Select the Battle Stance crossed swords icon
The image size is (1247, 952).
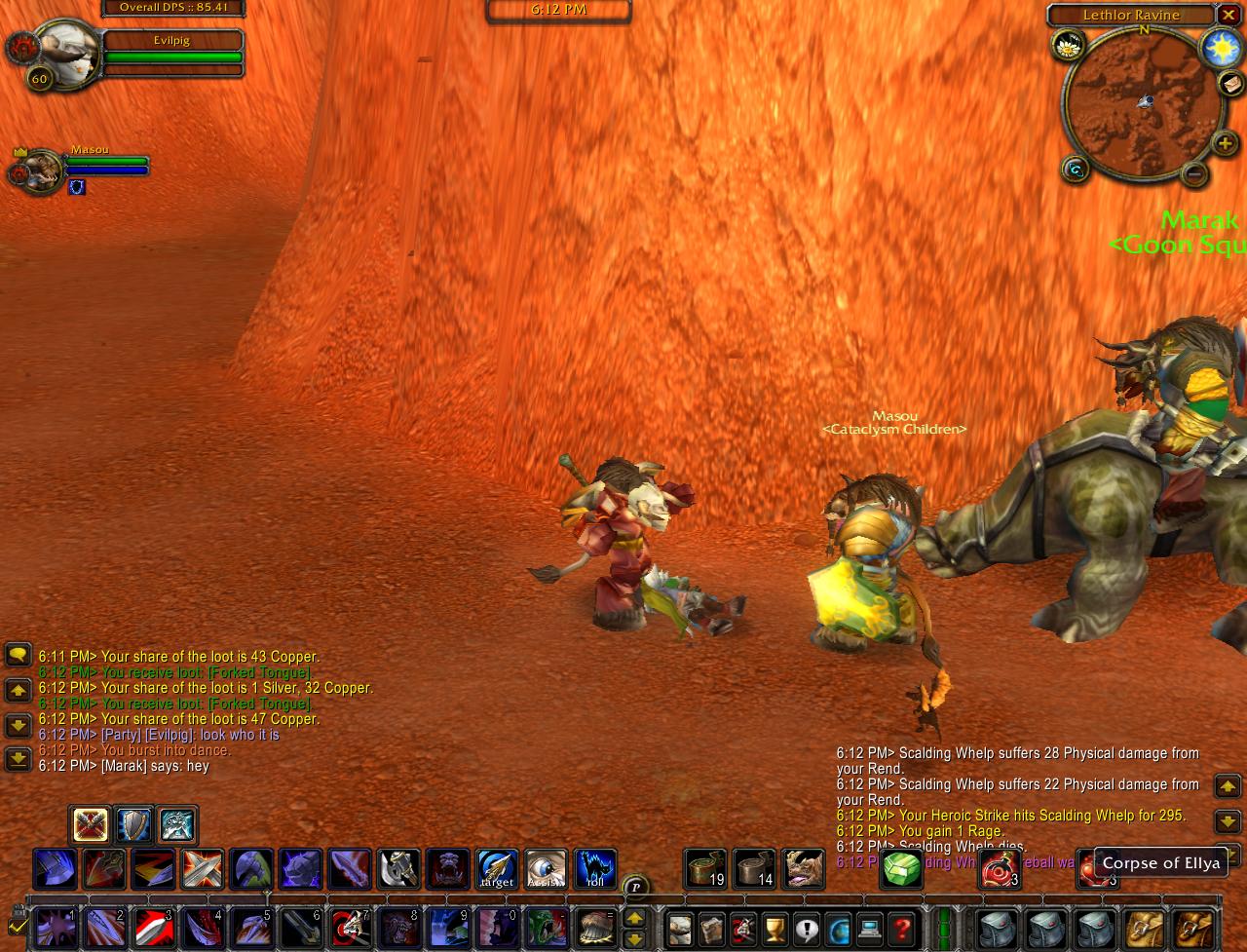91,825
